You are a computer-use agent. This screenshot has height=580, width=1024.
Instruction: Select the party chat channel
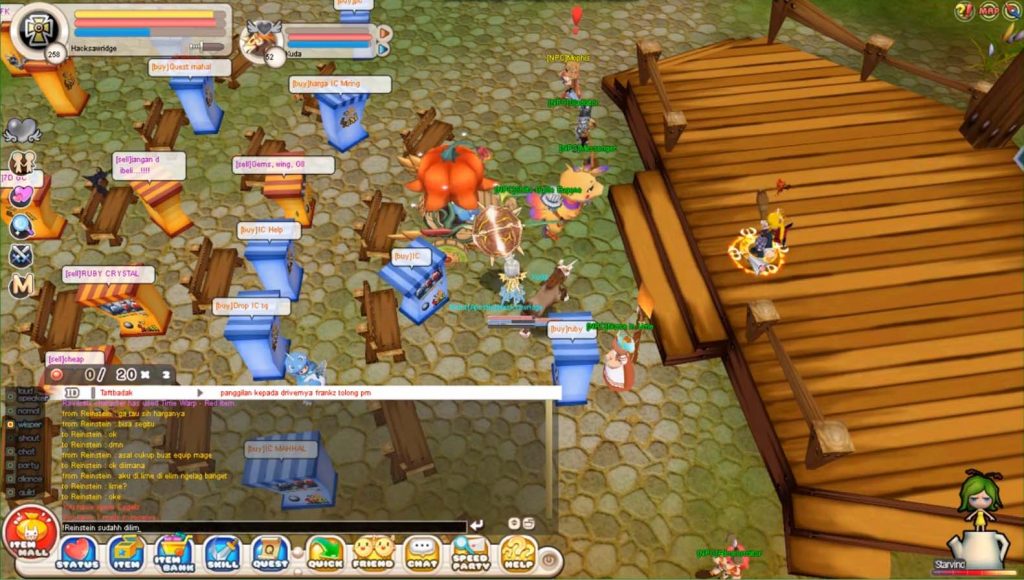coord(28,465)
